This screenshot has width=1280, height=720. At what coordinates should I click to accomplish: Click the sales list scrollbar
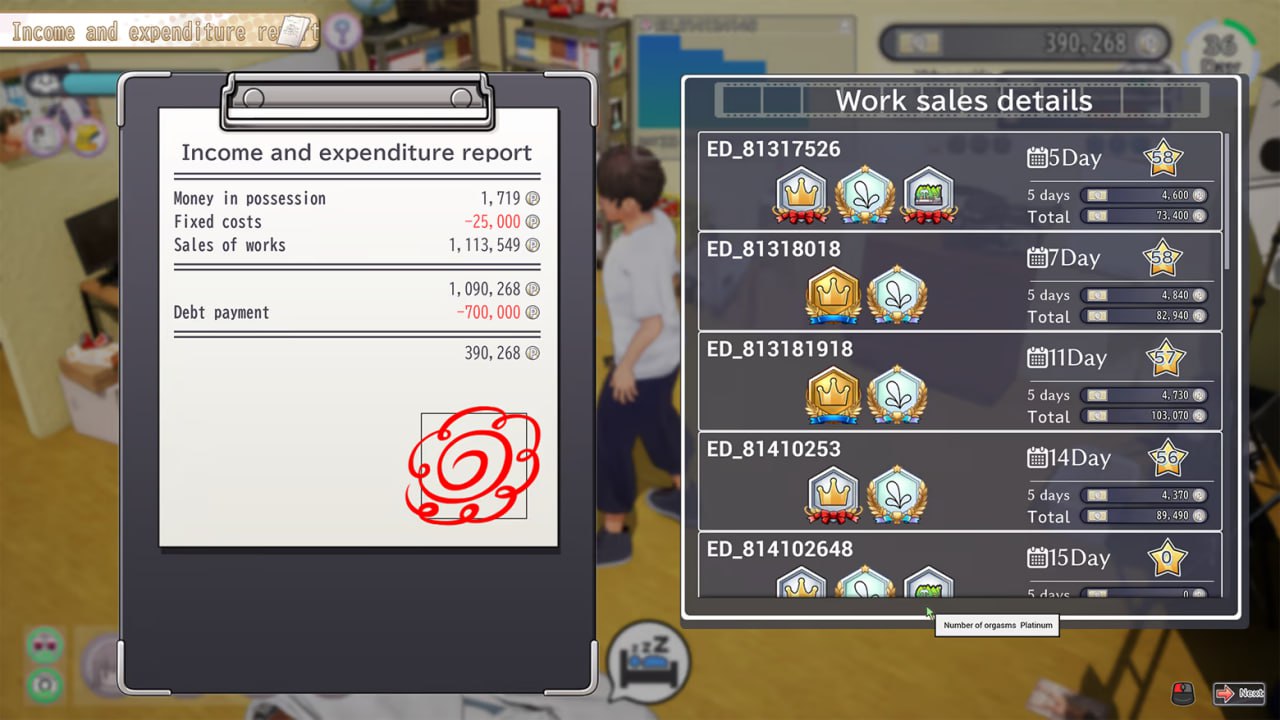click(1228, 200)
